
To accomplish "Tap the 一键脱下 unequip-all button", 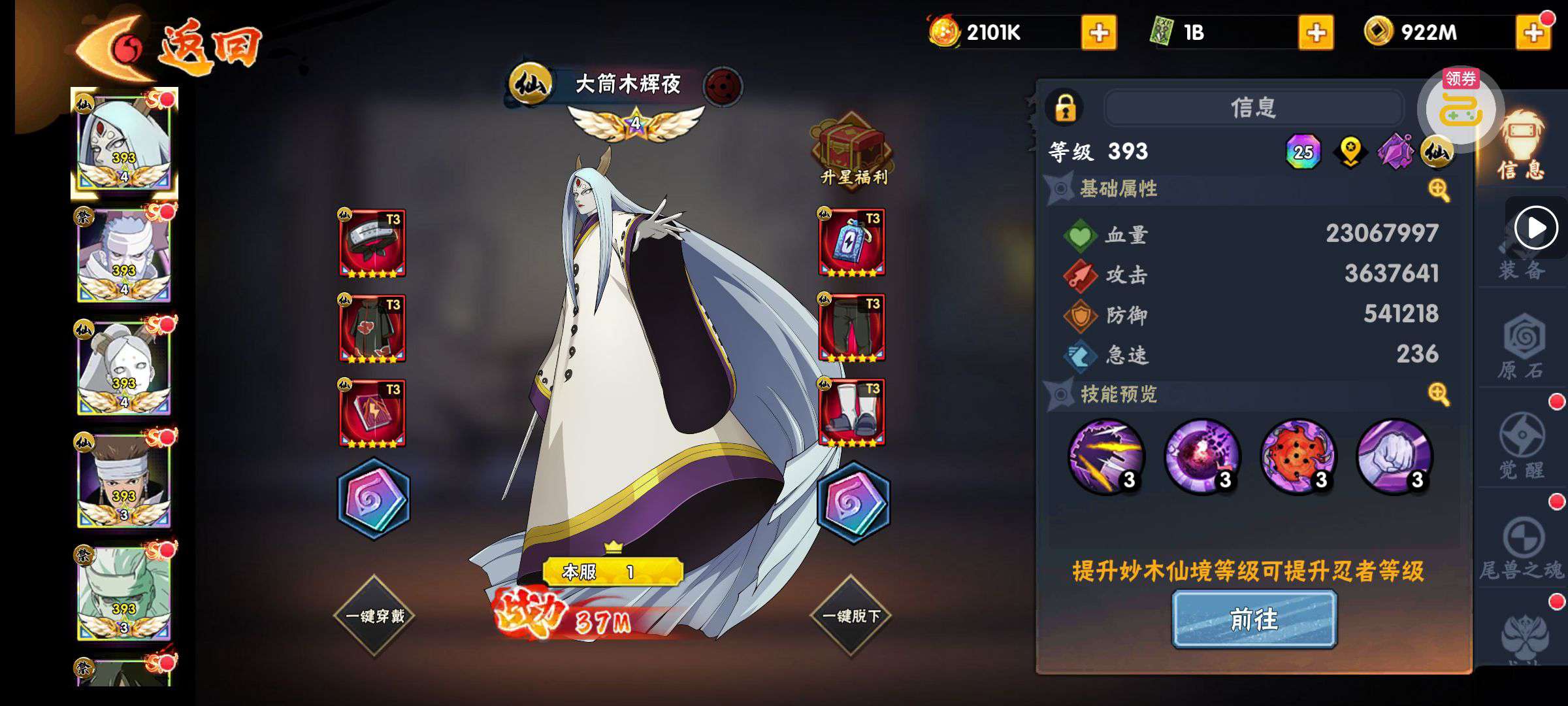I will pyautogui.click(x=851, y=615).
